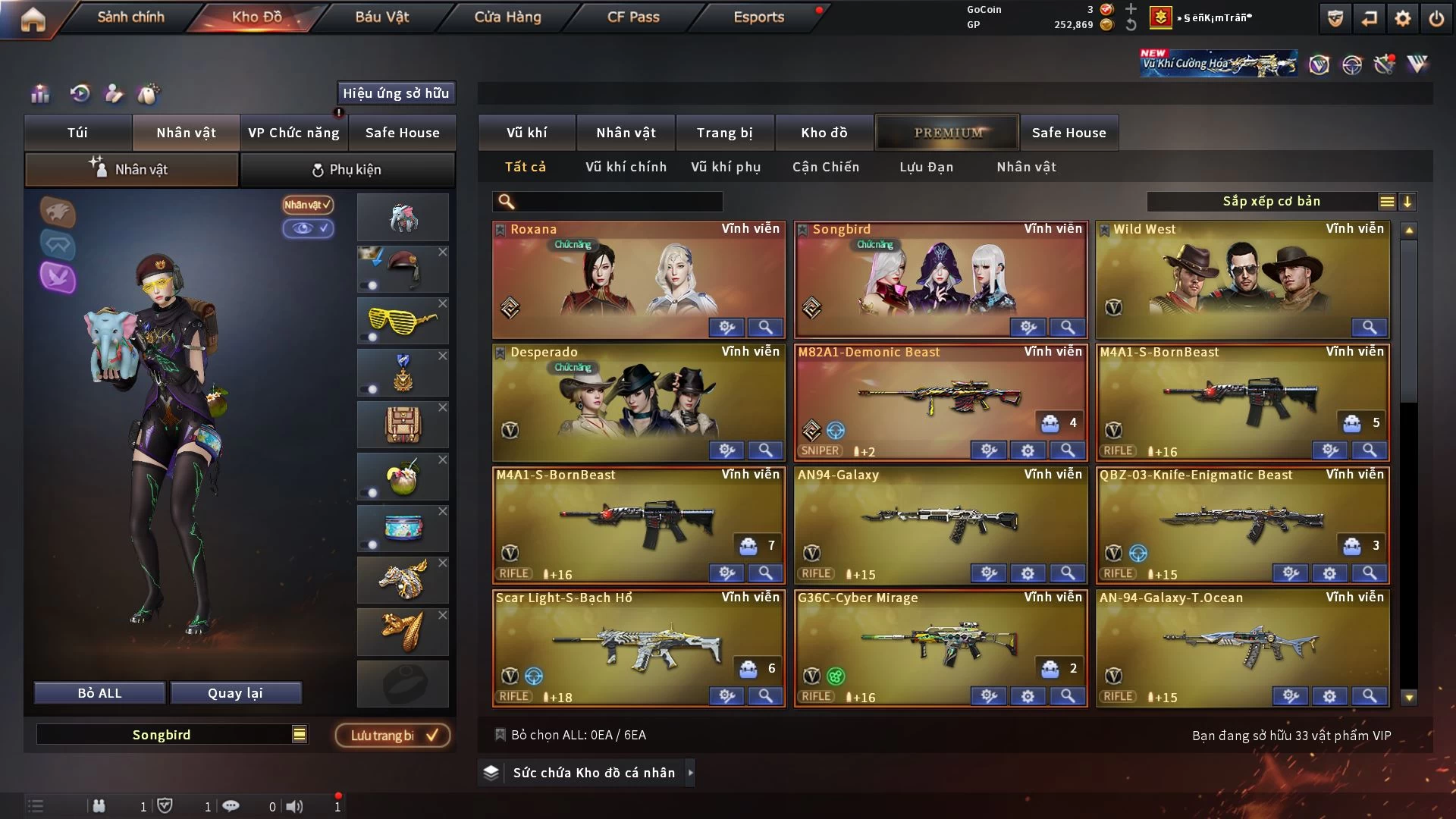This screenshot has height=819, width=1456.
Task: Open the Cửa Hàng shop menu
Action: tap(507, 17)
